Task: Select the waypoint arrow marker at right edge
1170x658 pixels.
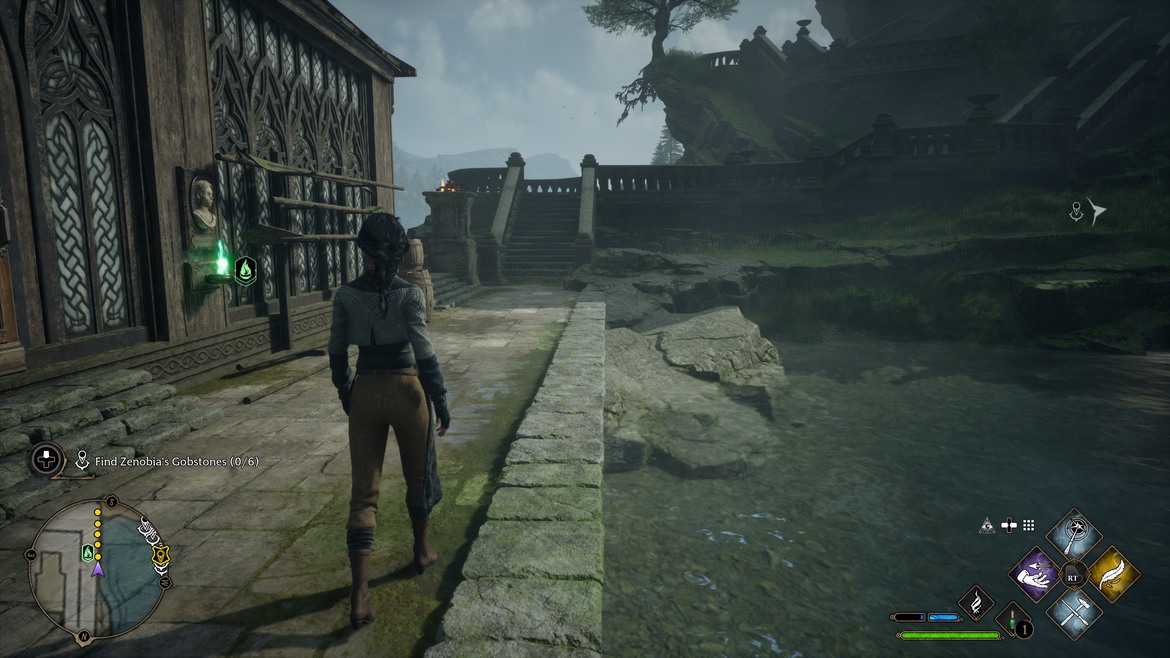Action: pos(1098,211)
